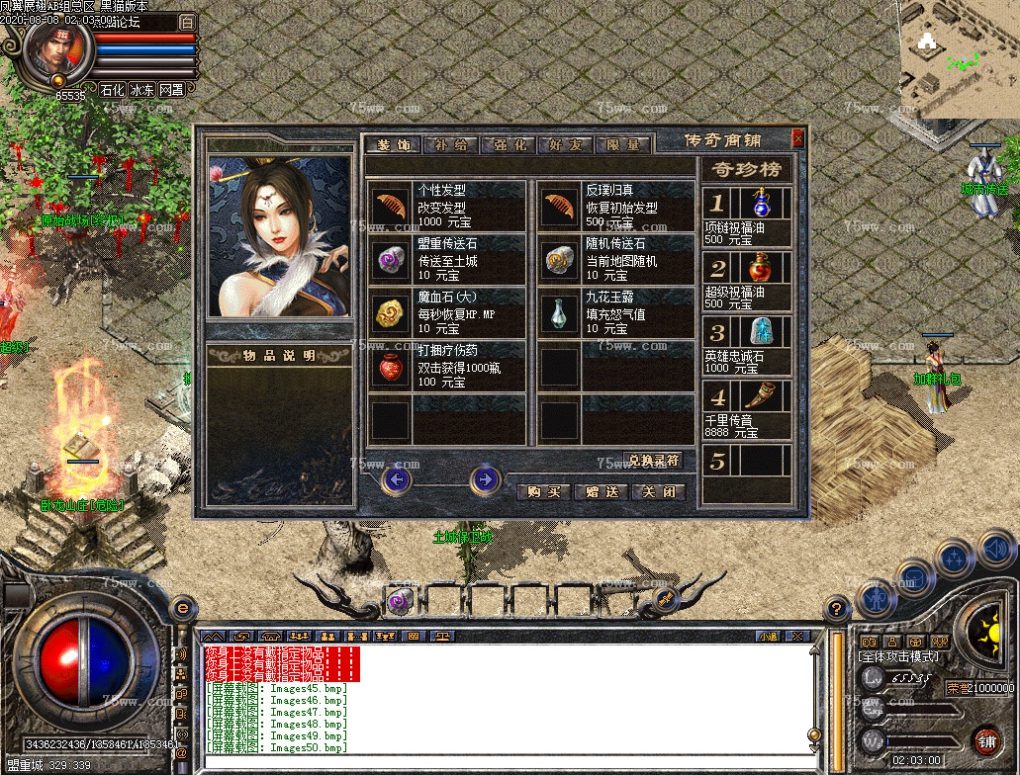
Task: Select the 个性发型 comb item
Action: click(x=391, y=206)
